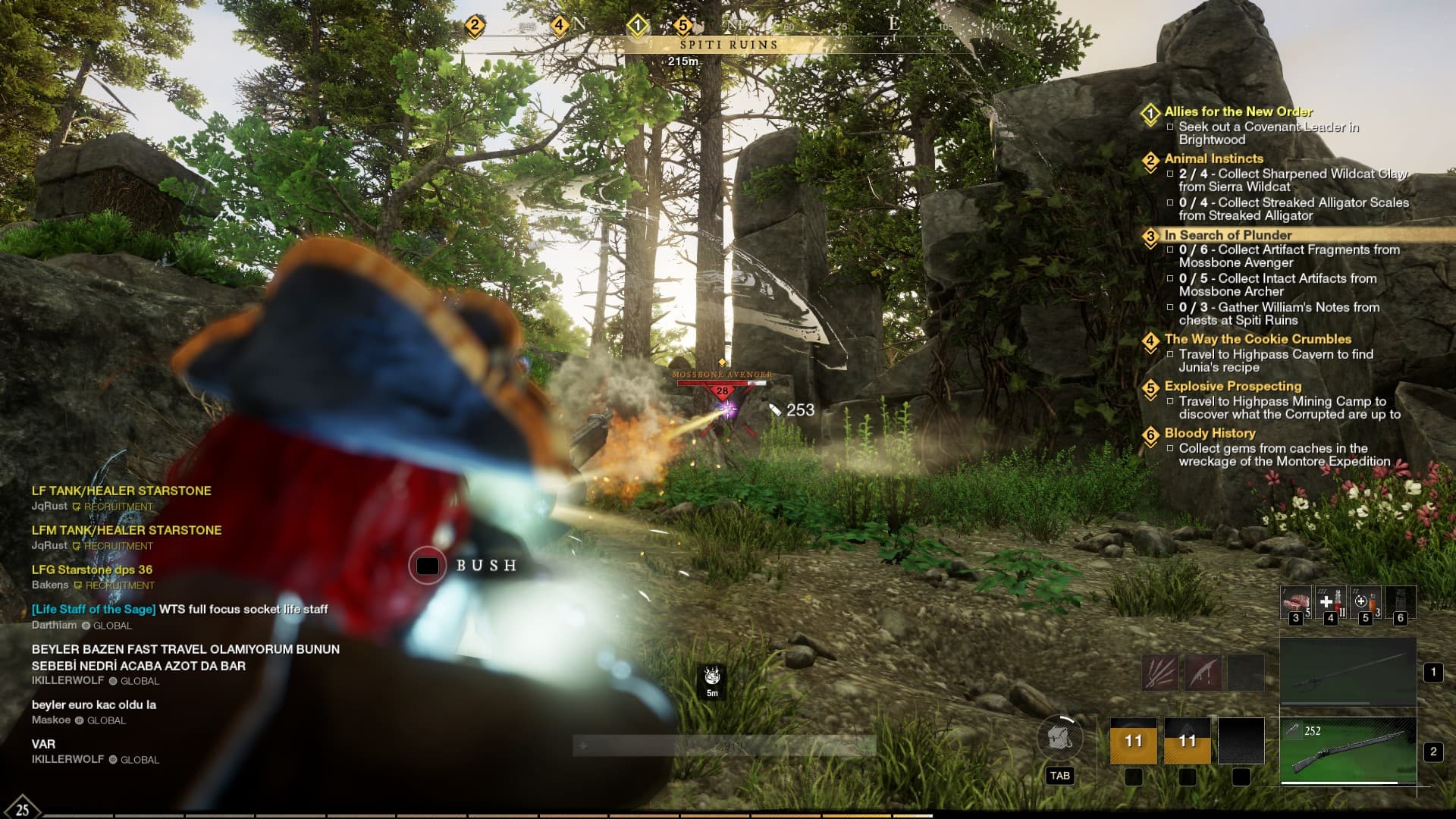Open the In Search of Plunder quest
Viewport: 1456px width, 819px height.
click(x=1228, y=235)
